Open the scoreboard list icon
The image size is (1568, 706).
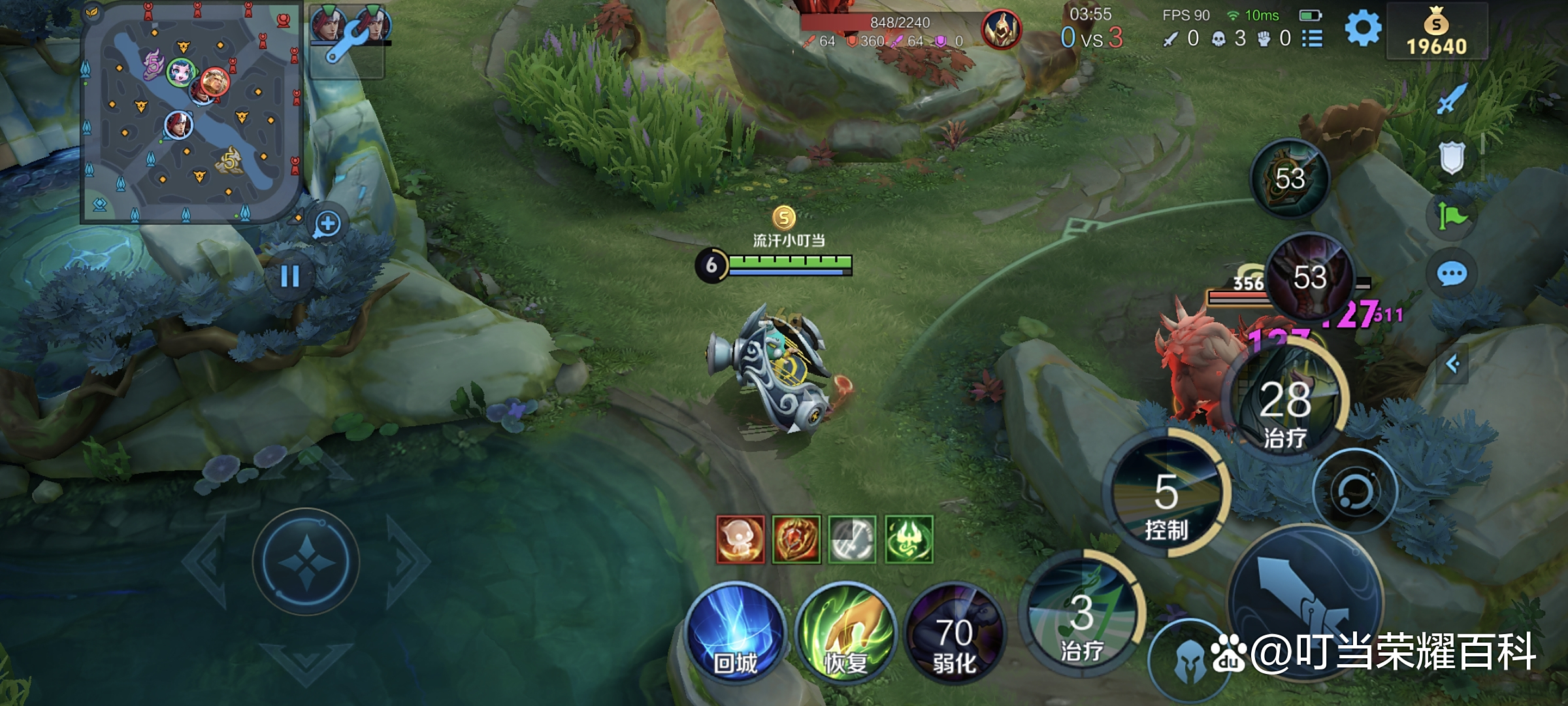[1312, 39]
